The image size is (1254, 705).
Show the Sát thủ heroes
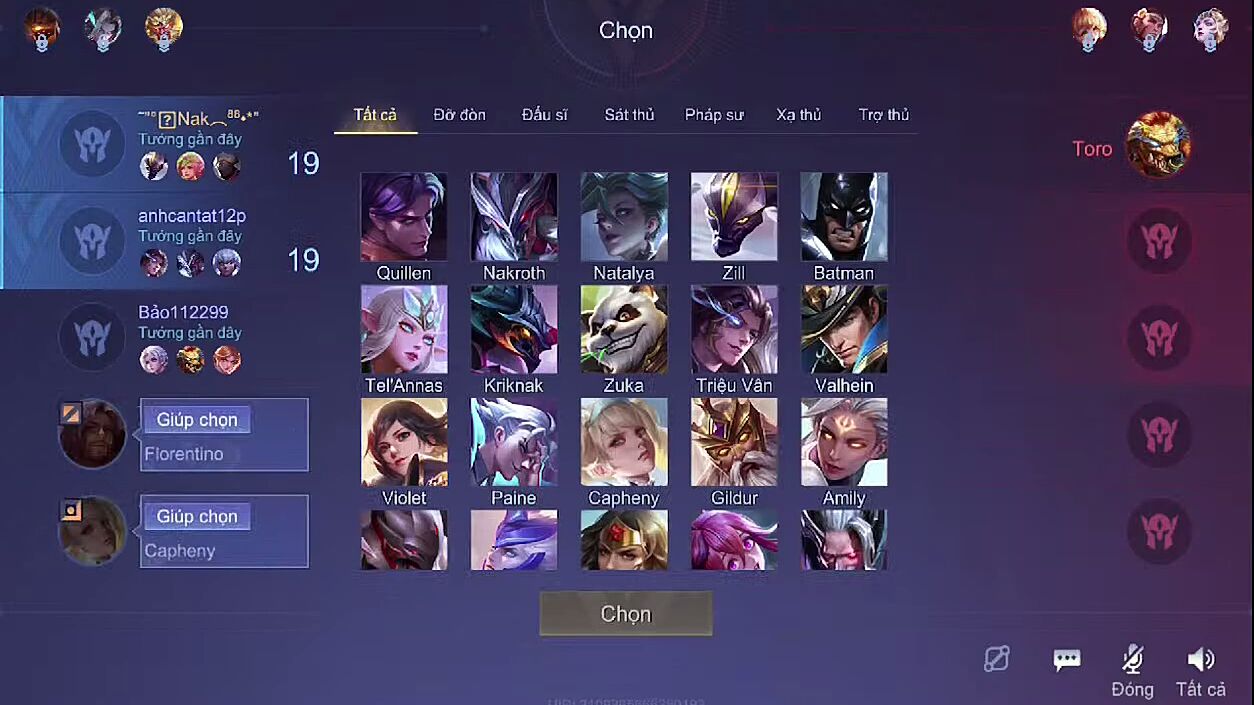point(629,115)
